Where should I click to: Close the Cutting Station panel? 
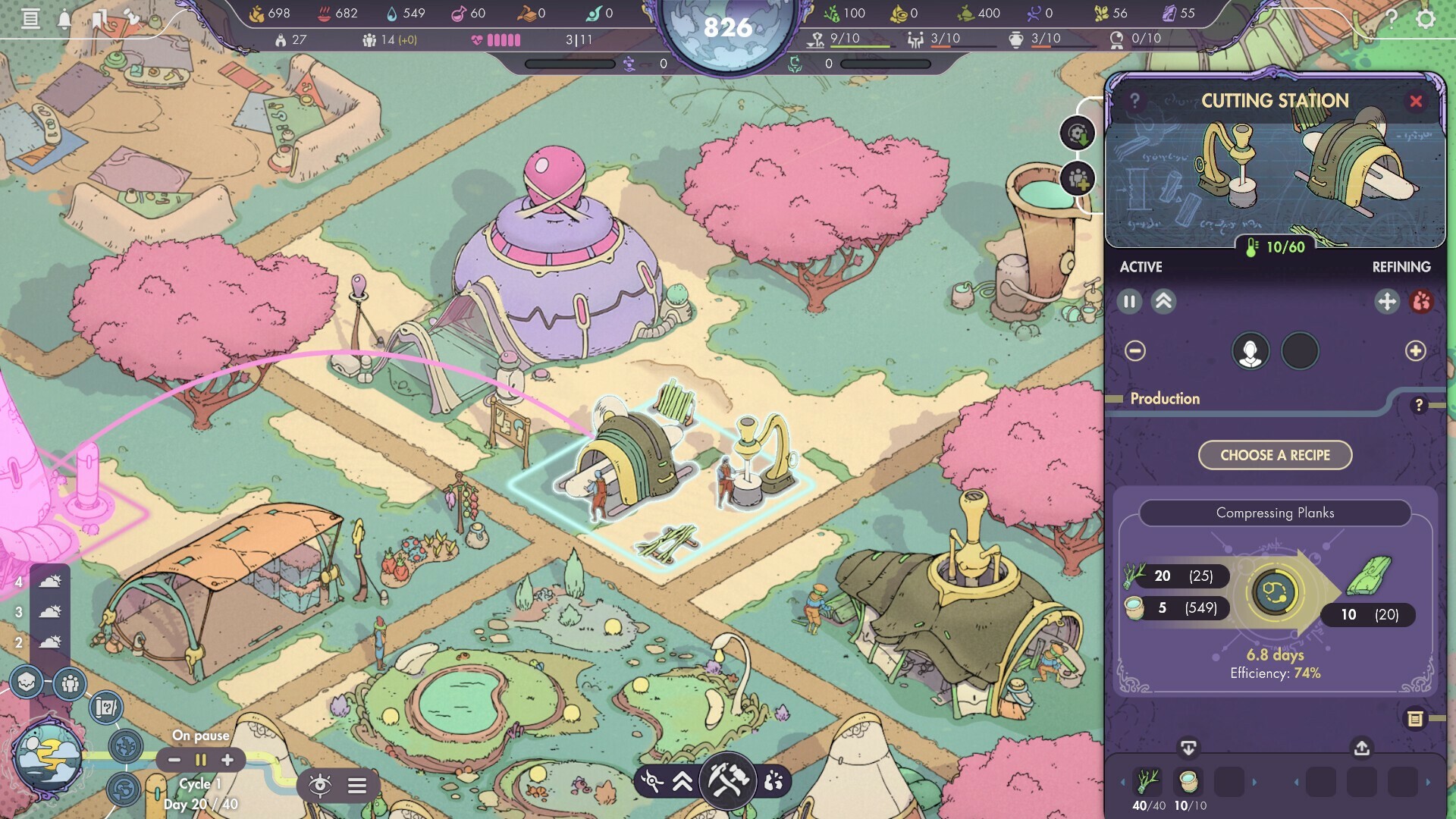tap(1415, 102)
